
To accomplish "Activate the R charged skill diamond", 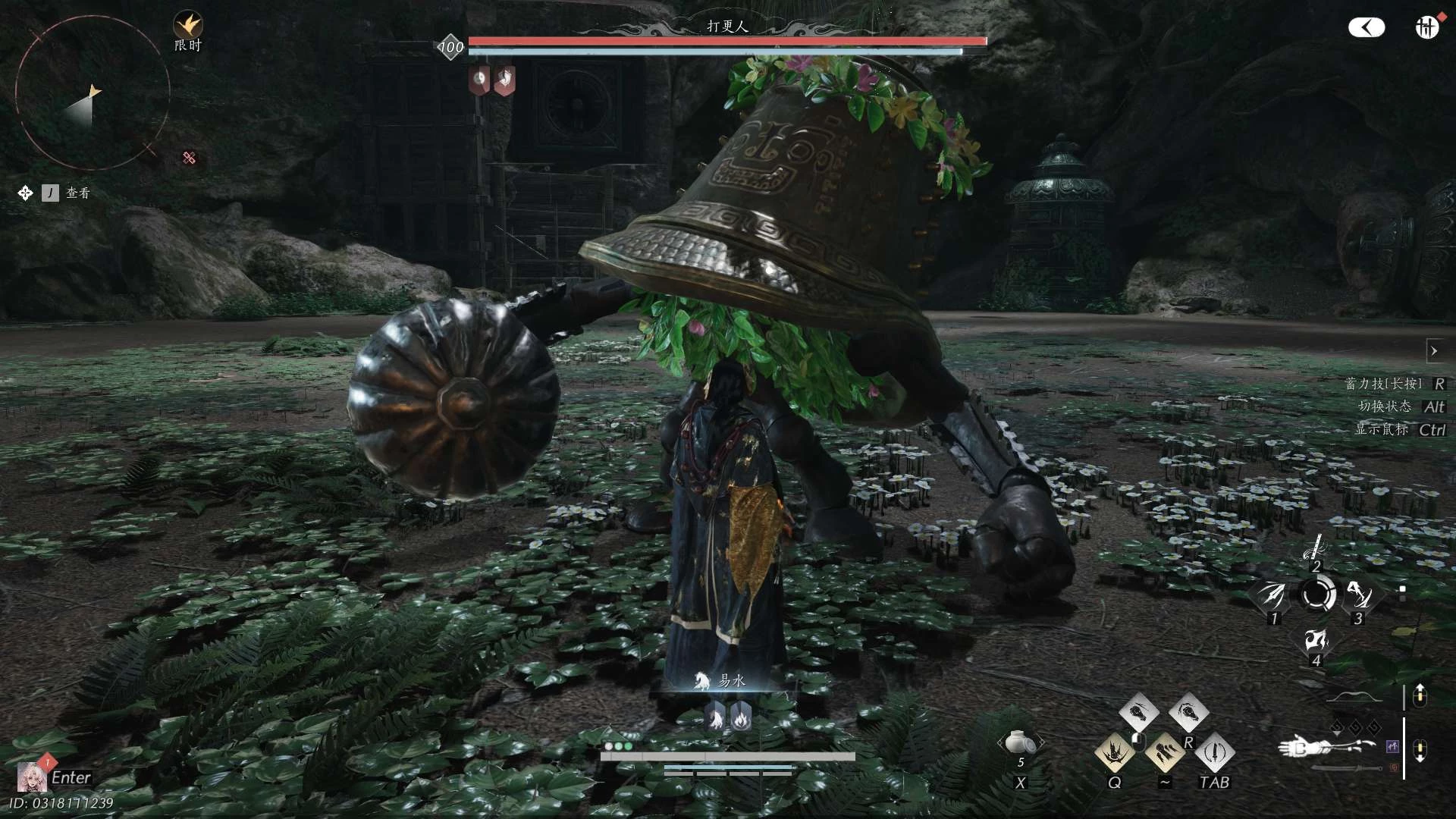I will [x=1188, y=713].
